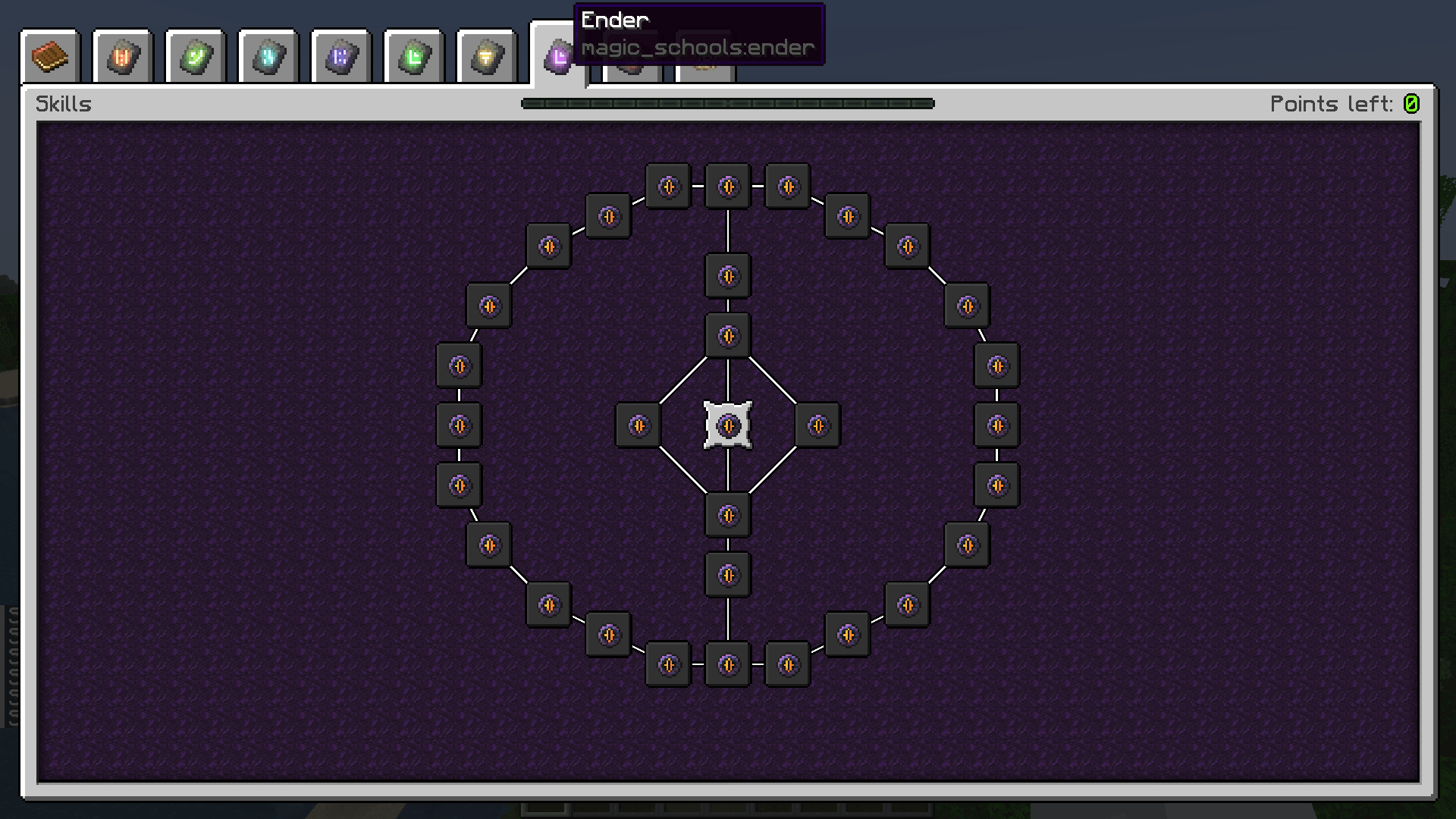
Task: Select the rightmost skill node of the outer ring
Action: pos(997,425)
